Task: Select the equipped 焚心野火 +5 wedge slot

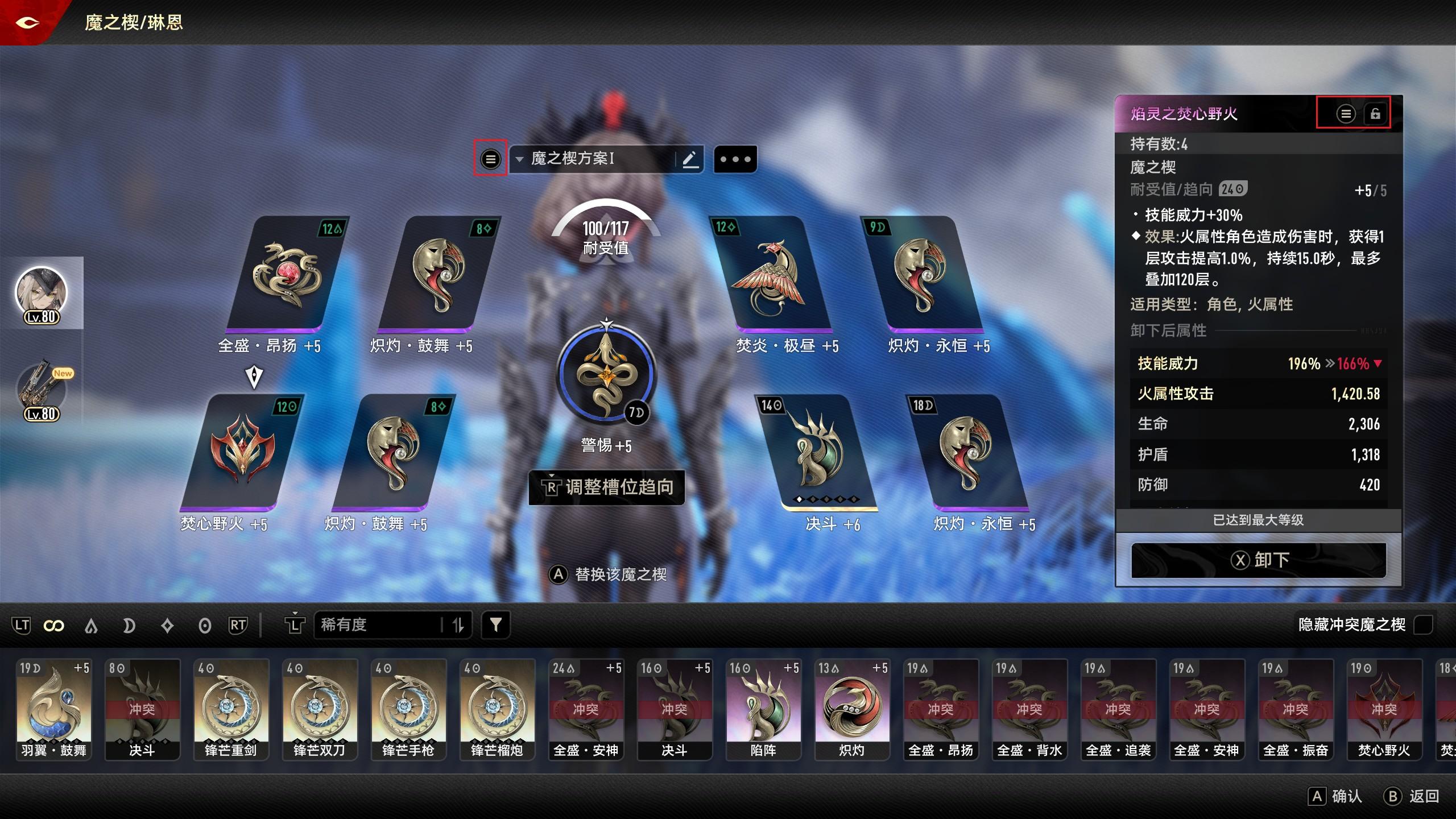Action: click(242, 452)
